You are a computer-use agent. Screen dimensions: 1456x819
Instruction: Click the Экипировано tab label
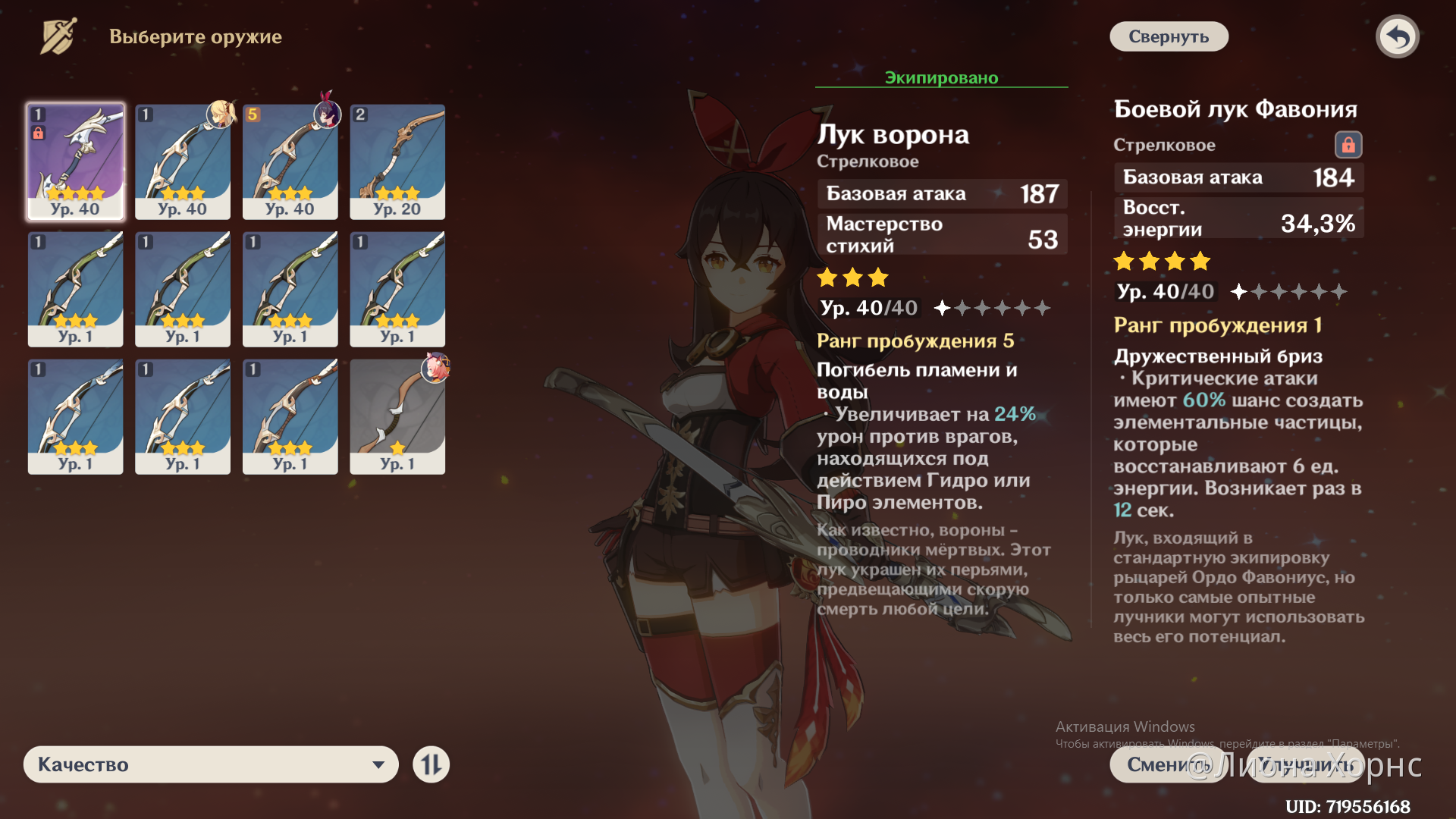click(940, 77)
